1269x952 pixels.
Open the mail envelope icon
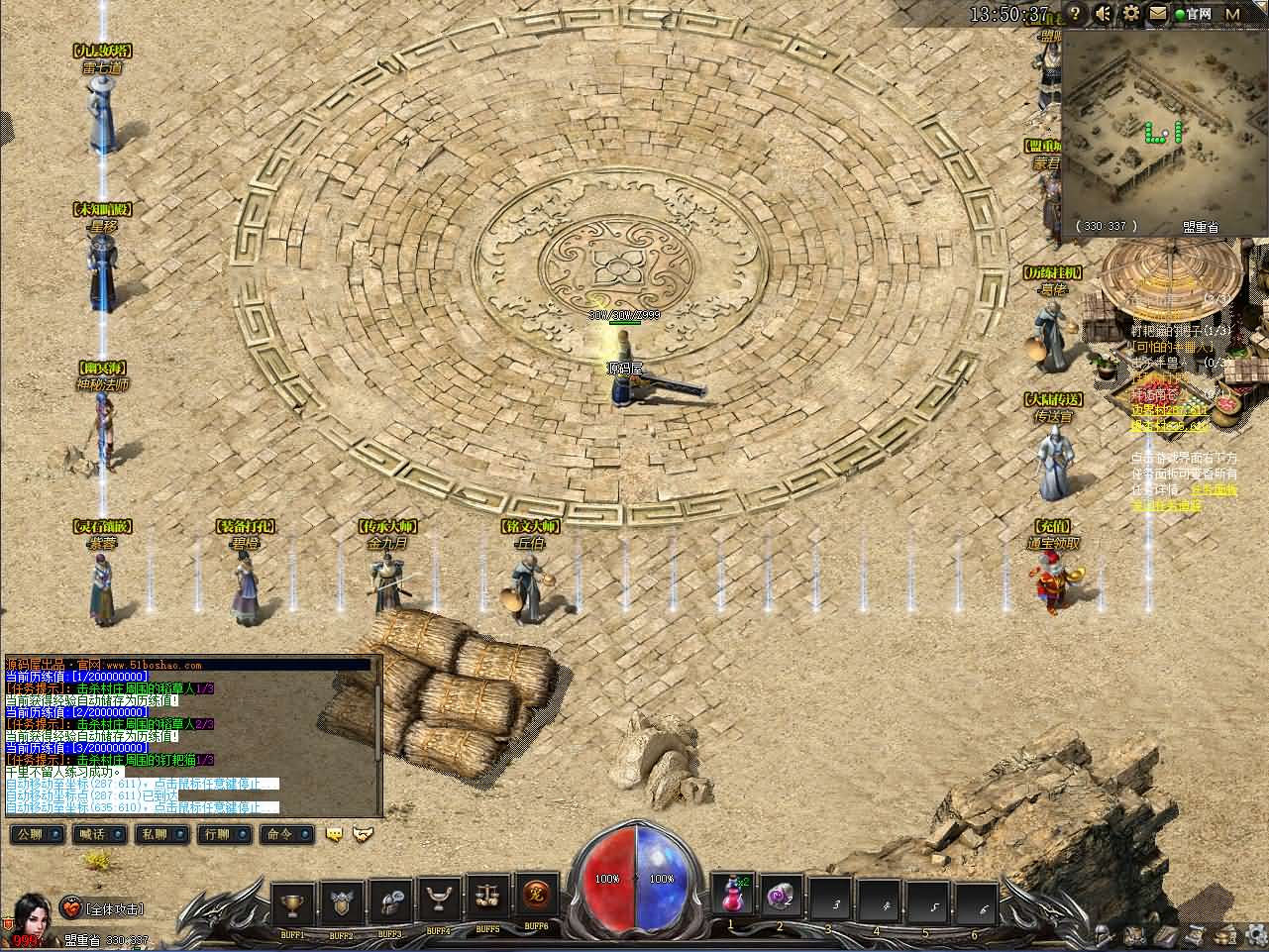(1157, 14)
